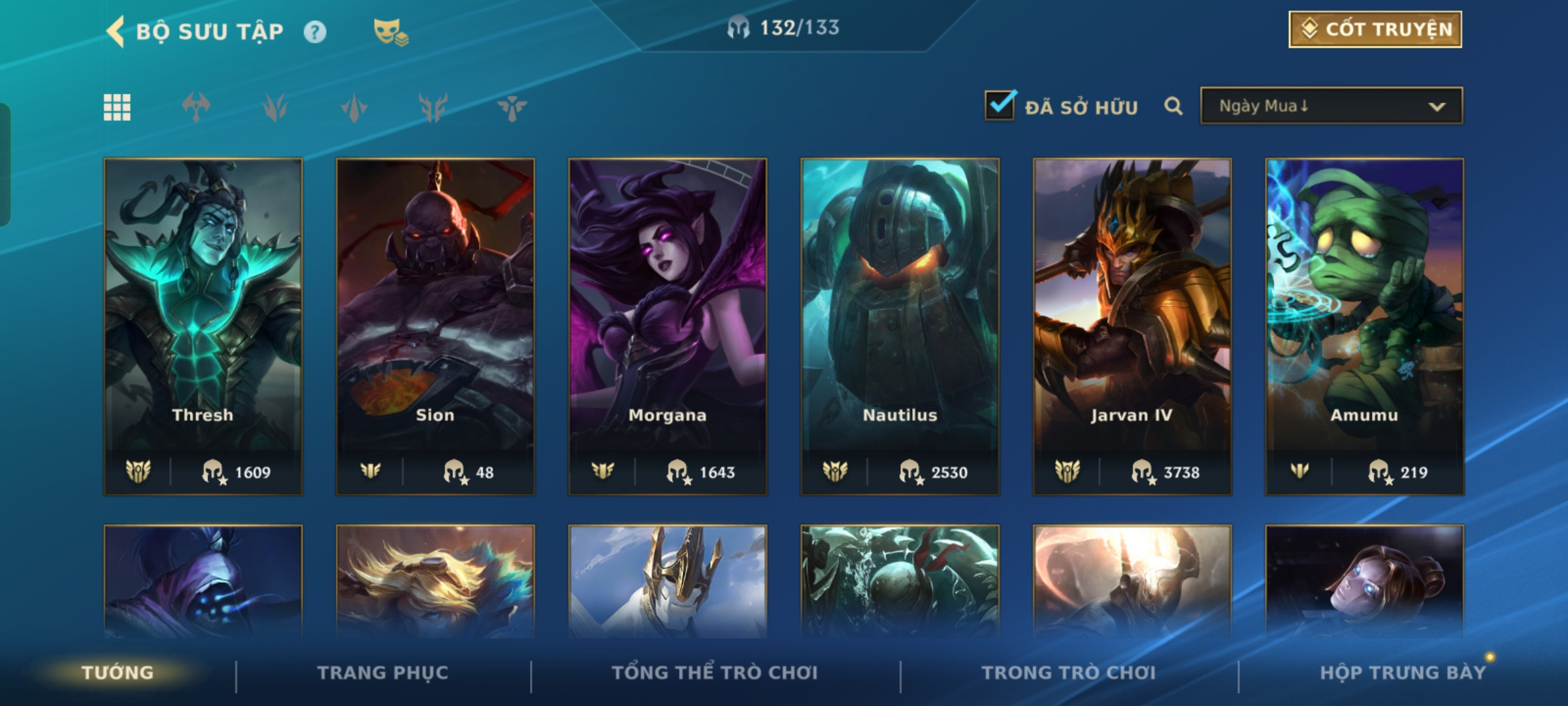Open the Tổng Thể Trò Chơi tab
The height and width of the screenshot is (706, 1568).
pos(715,673)
